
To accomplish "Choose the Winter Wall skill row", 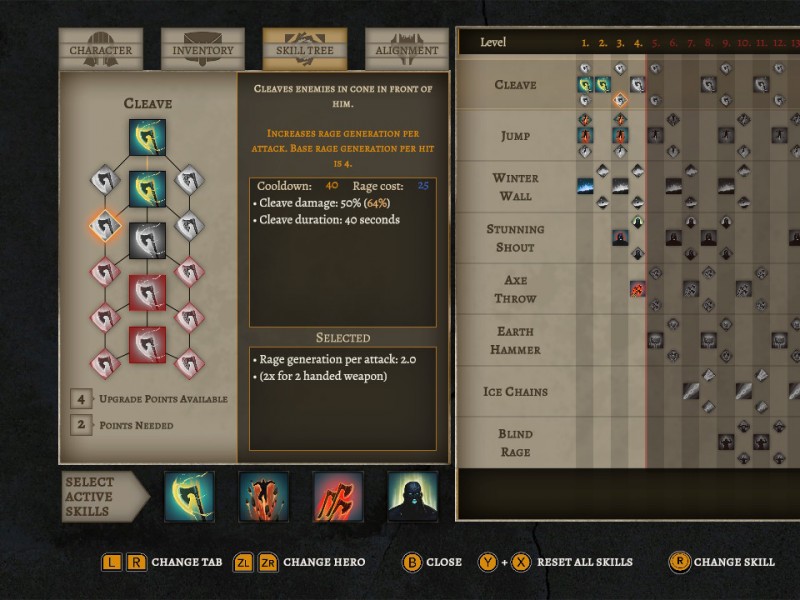I will 515,187.
